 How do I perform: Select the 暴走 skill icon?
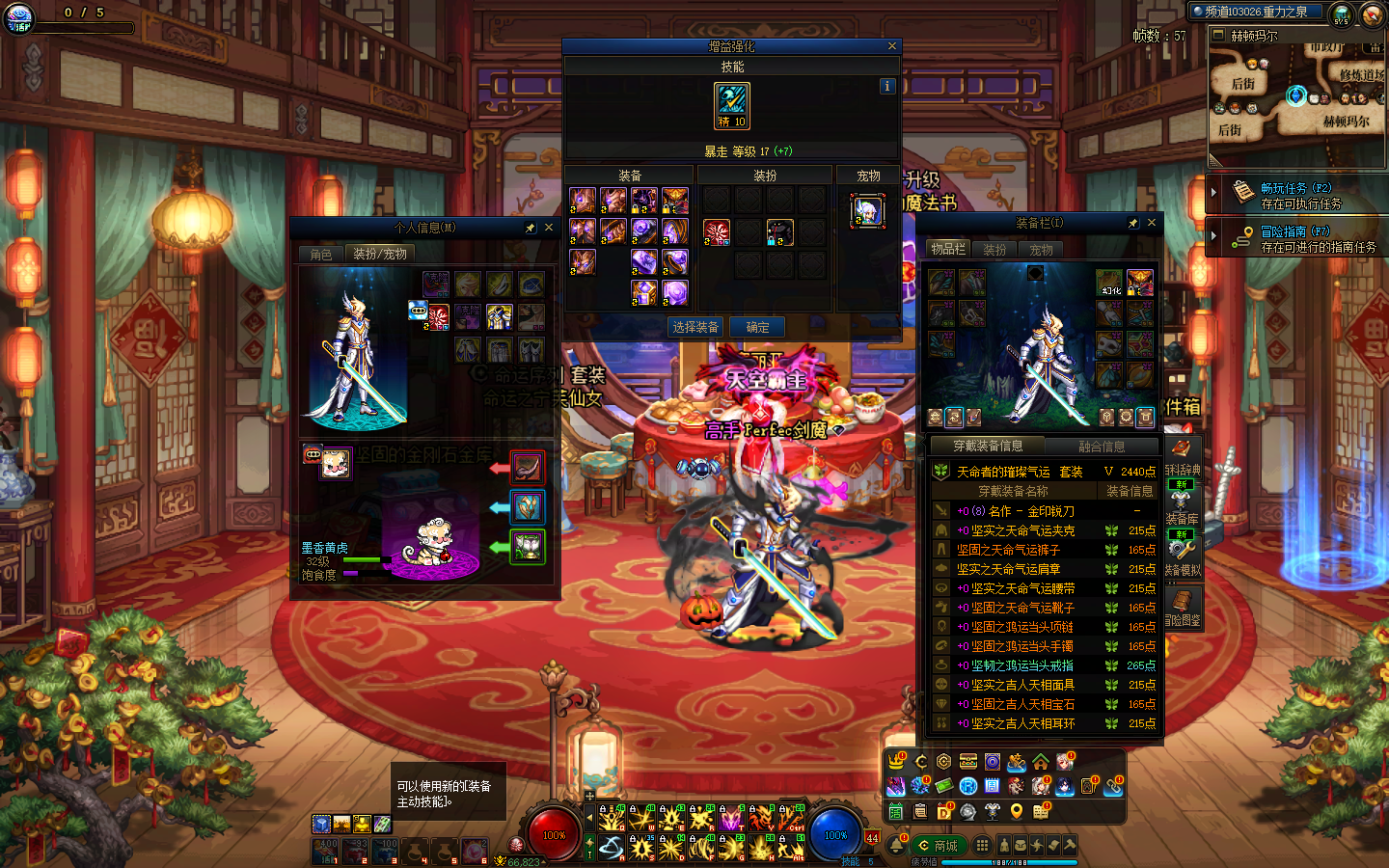[731, 105]
